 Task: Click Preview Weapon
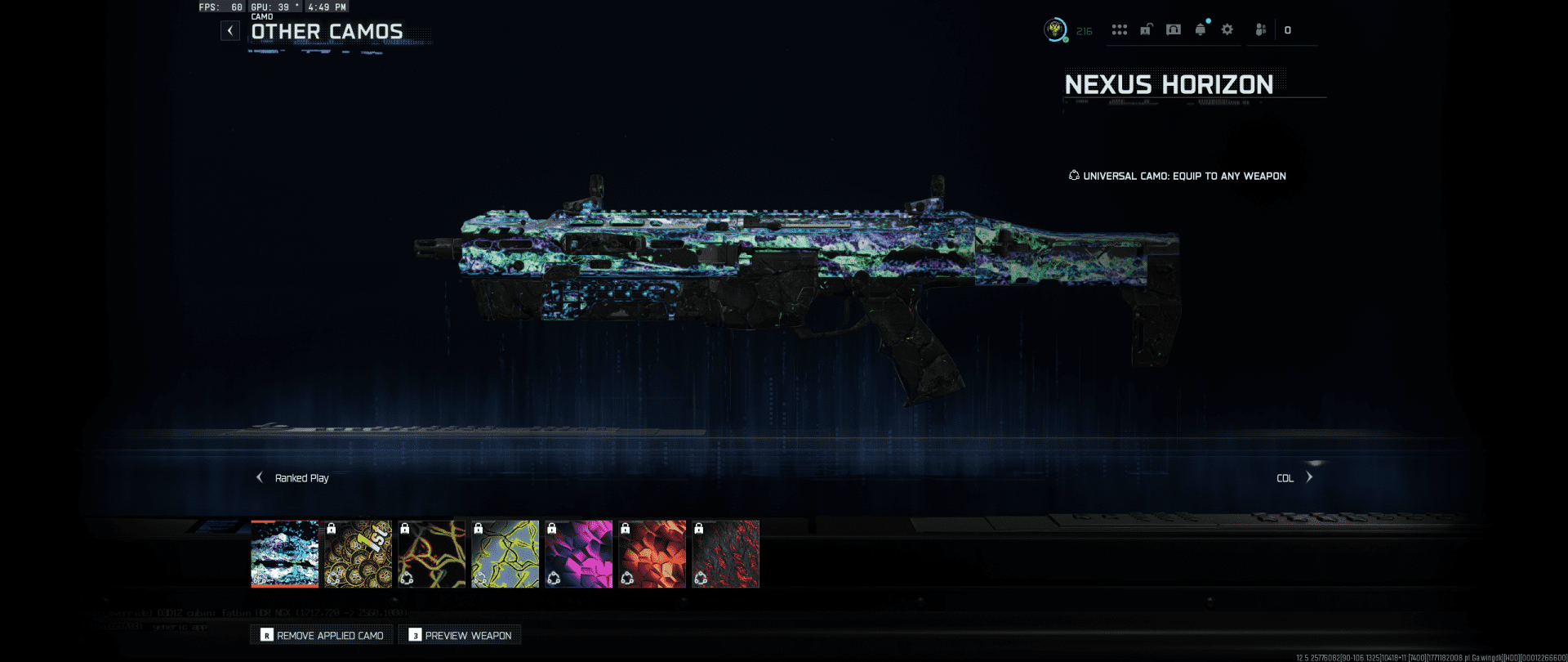(459, 634)
